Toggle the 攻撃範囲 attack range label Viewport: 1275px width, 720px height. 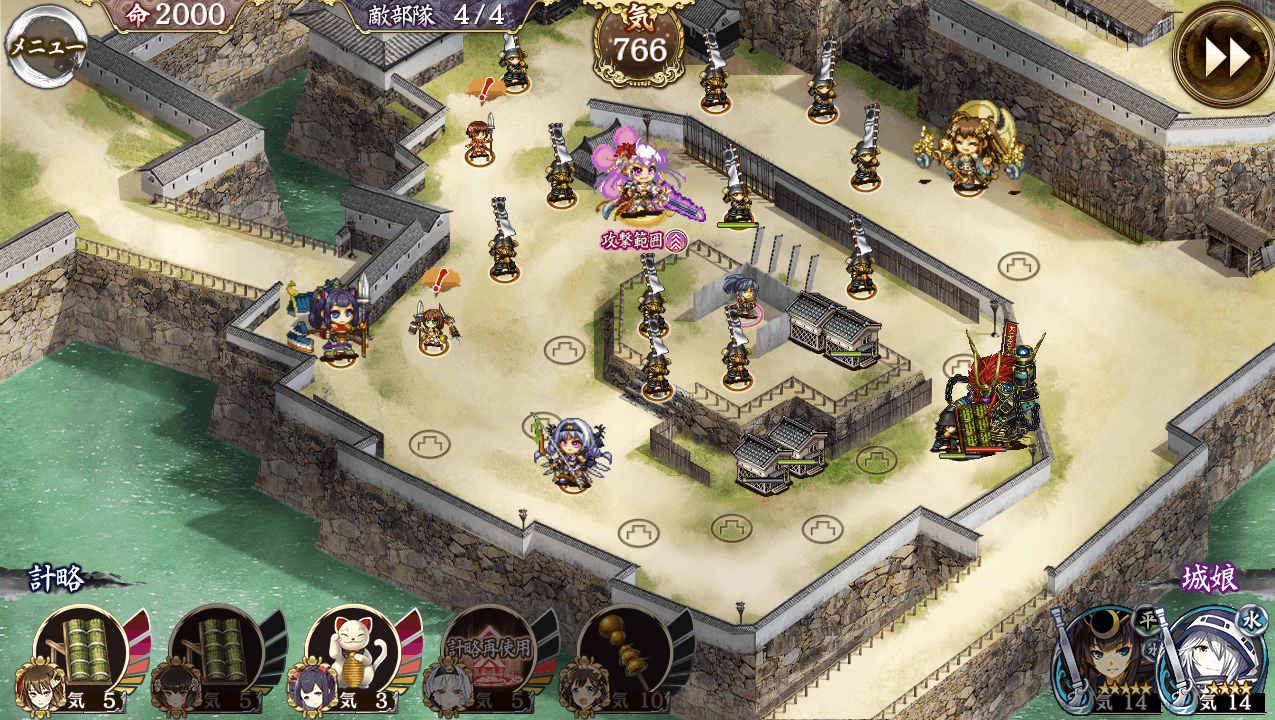tap(643, 239)
